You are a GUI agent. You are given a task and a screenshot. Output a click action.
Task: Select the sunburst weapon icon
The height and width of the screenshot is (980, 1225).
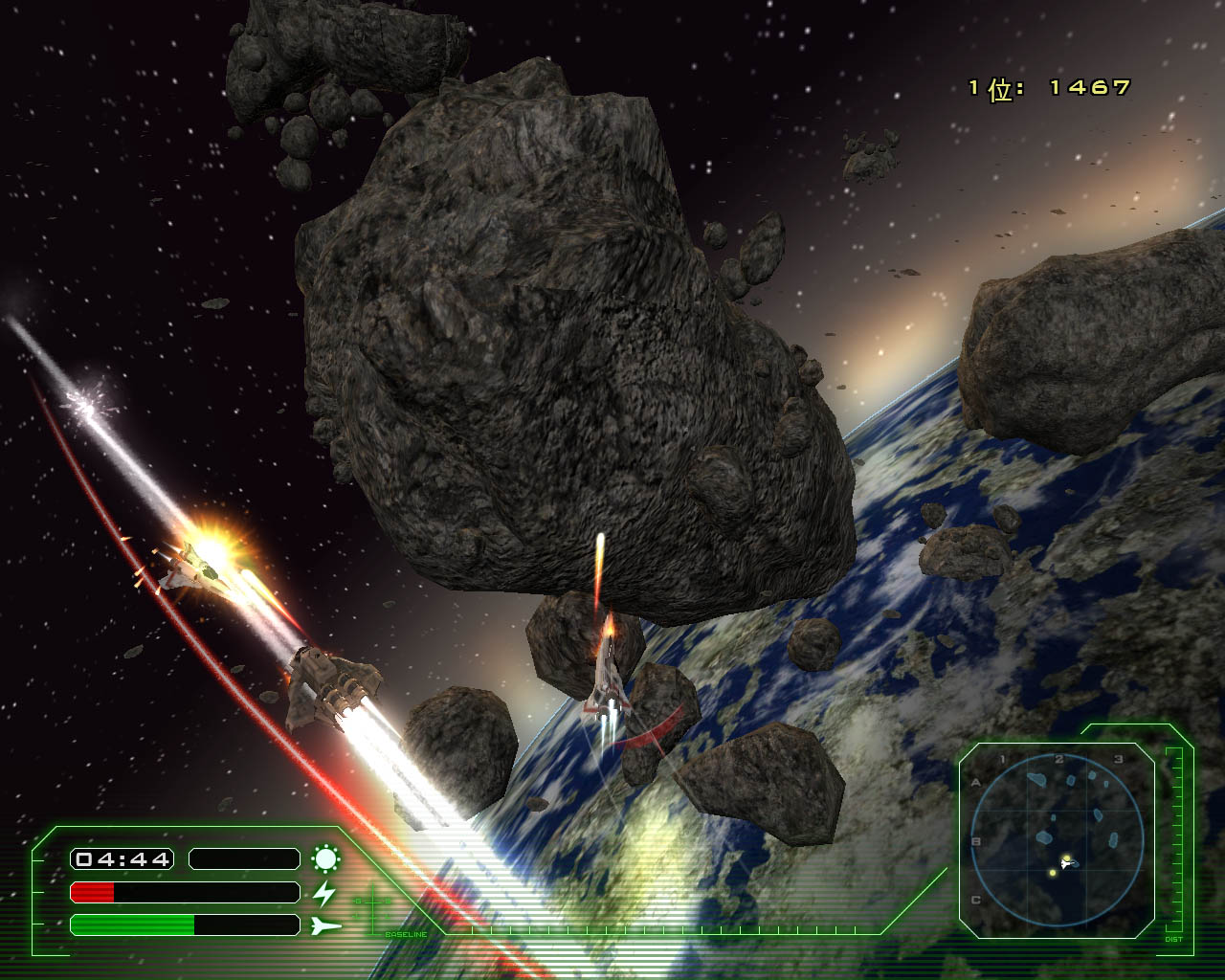point(325,858)
